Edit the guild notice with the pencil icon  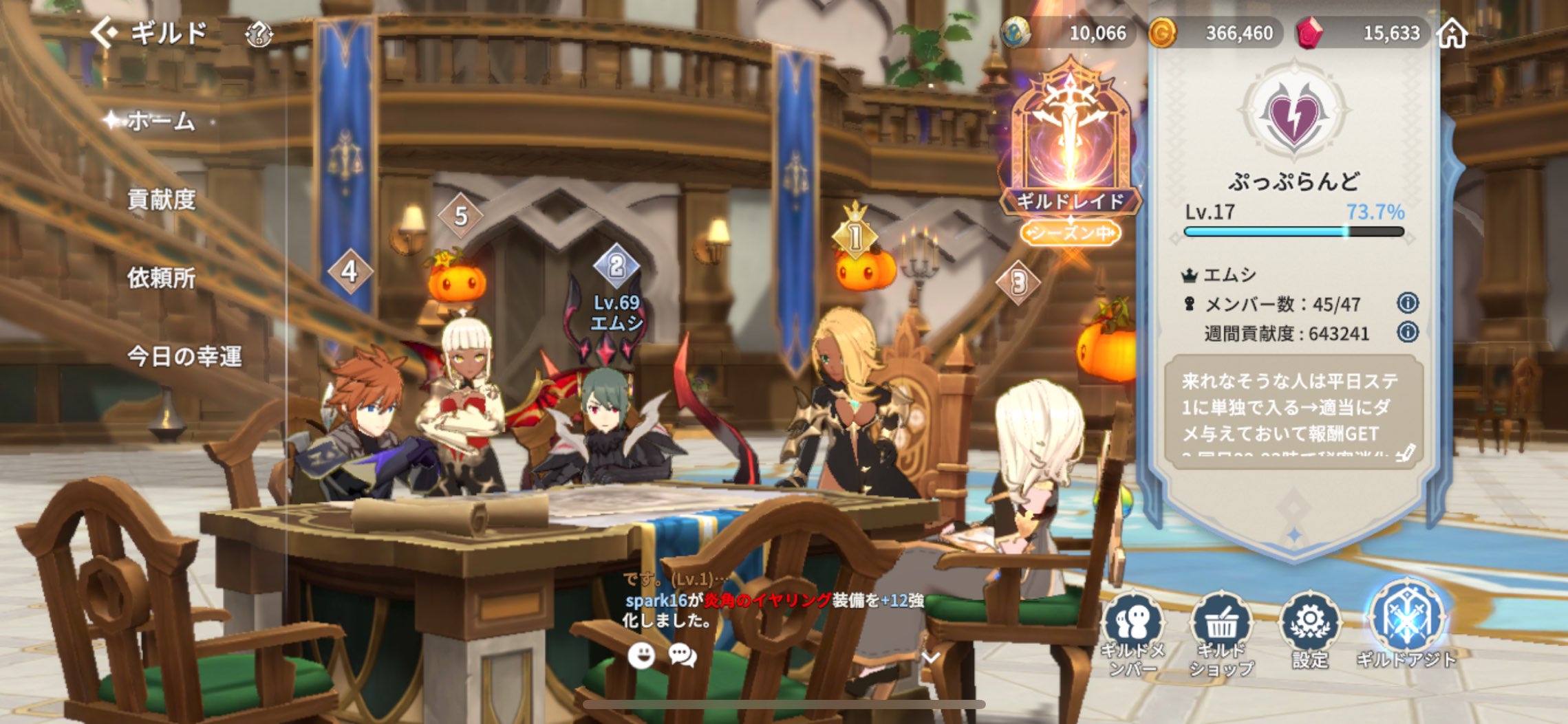pyautogui.click(x=1405, y=453)
